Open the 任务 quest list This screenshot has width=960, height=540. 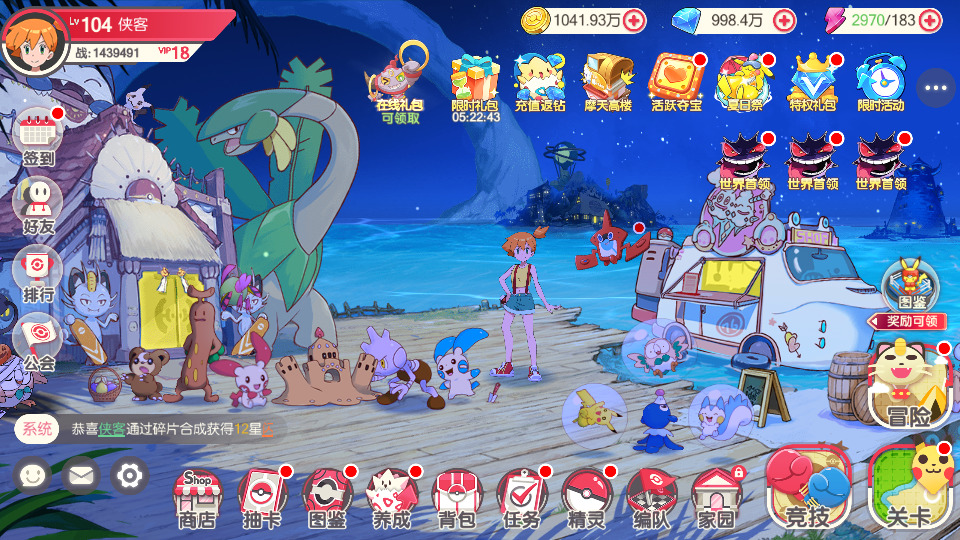[522, 495]
